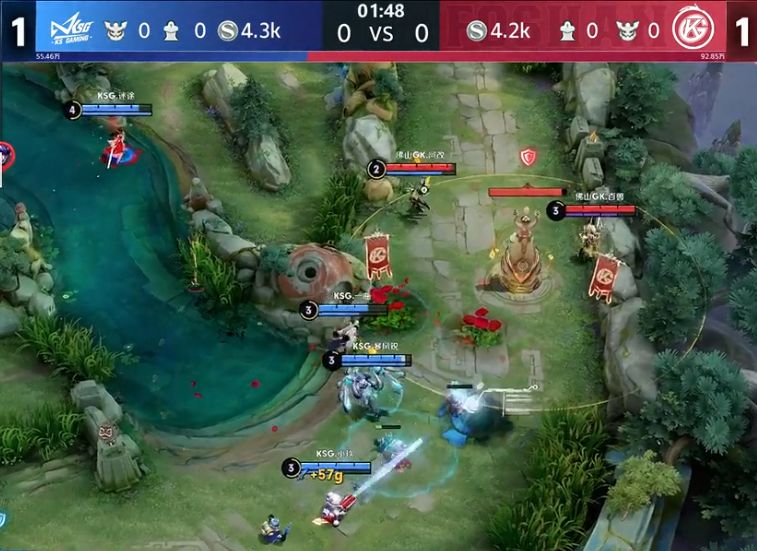Viewport: 757px width, 551px height.
Task: Select the red team's tower icon
Action: point(567,31)
